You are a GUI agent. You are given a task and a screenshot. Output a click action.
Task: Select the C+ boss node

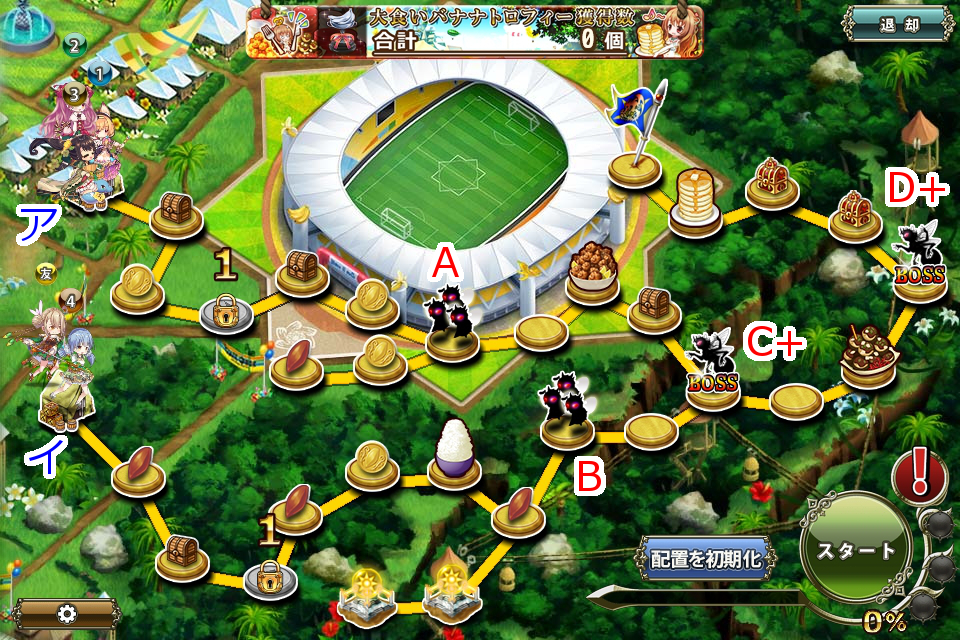point(712,372)
